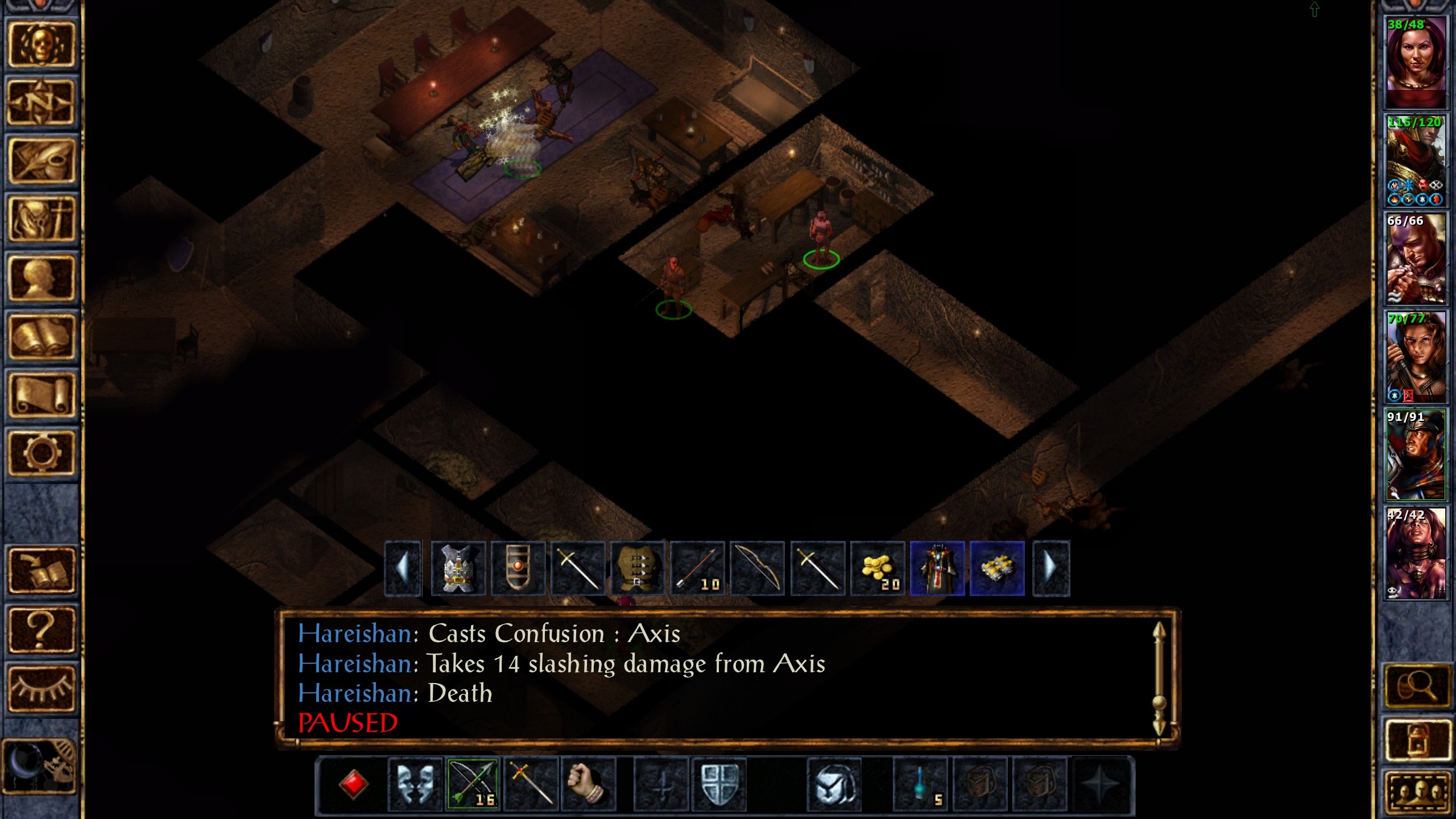
Task: Click the question mark help button
Action: 41,629
